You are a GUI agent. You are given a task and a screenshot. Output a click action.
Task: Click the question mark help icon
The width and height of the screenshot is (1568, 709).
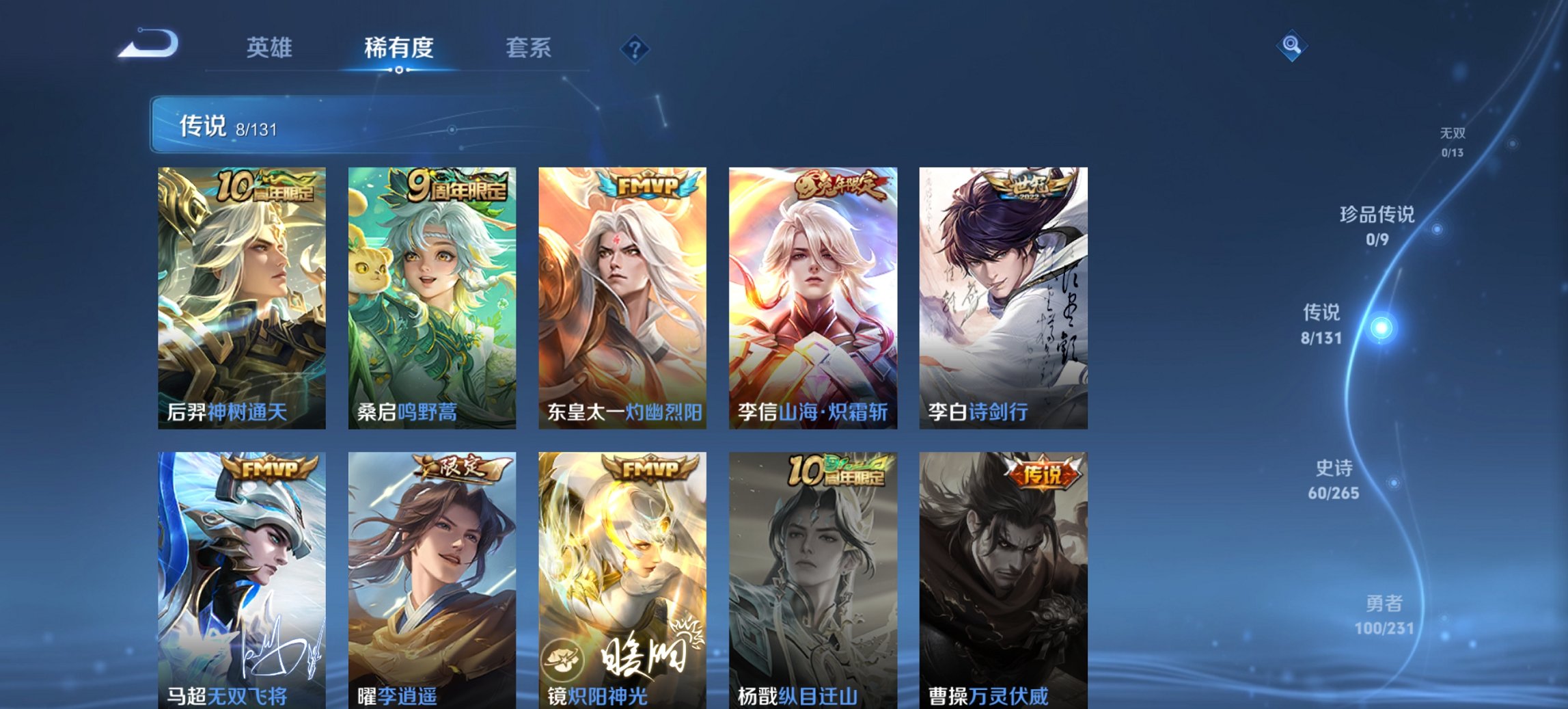(x=634, y=48)
